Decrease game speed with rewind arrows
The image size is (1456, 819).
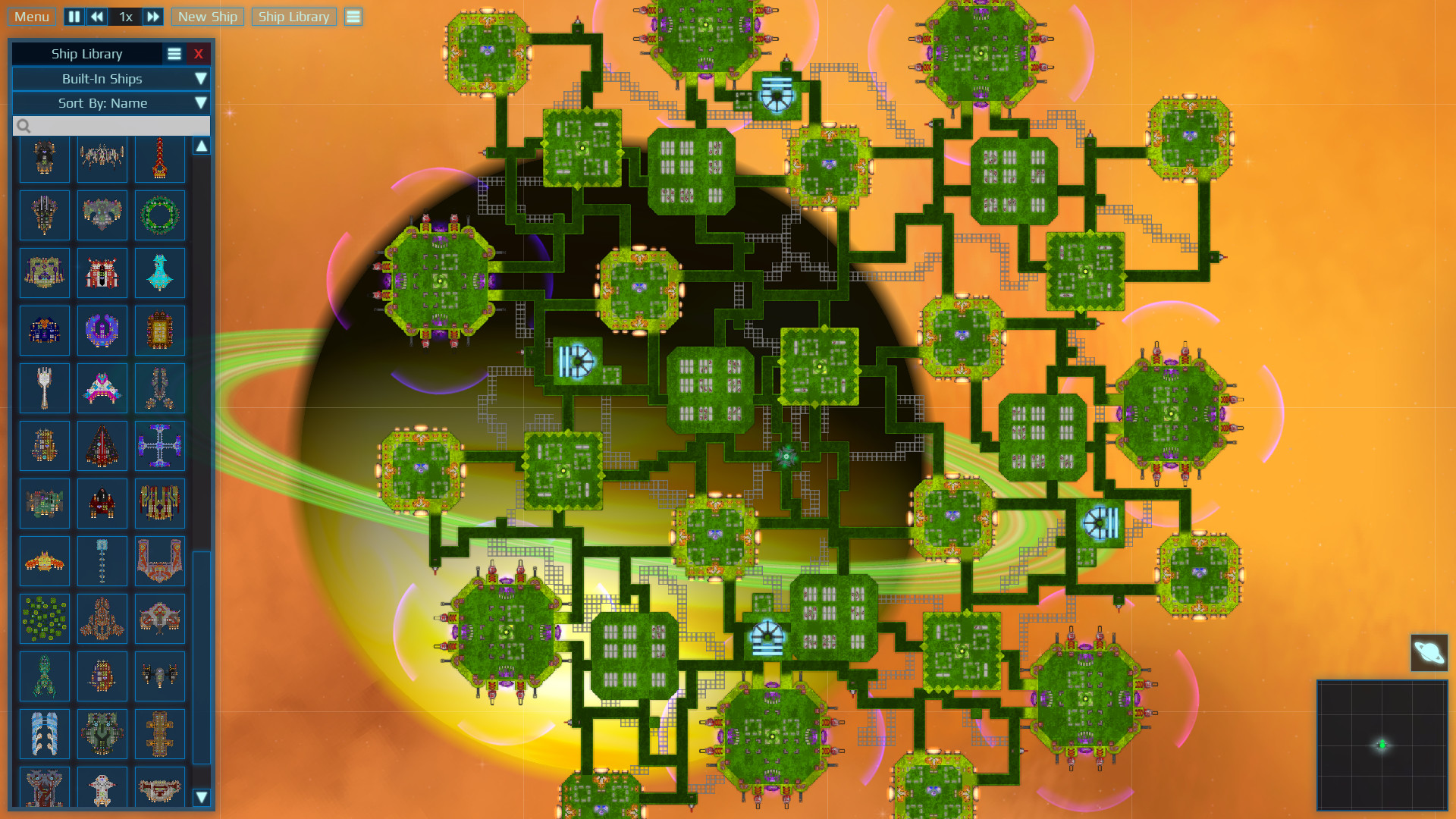tap(97, 16)
